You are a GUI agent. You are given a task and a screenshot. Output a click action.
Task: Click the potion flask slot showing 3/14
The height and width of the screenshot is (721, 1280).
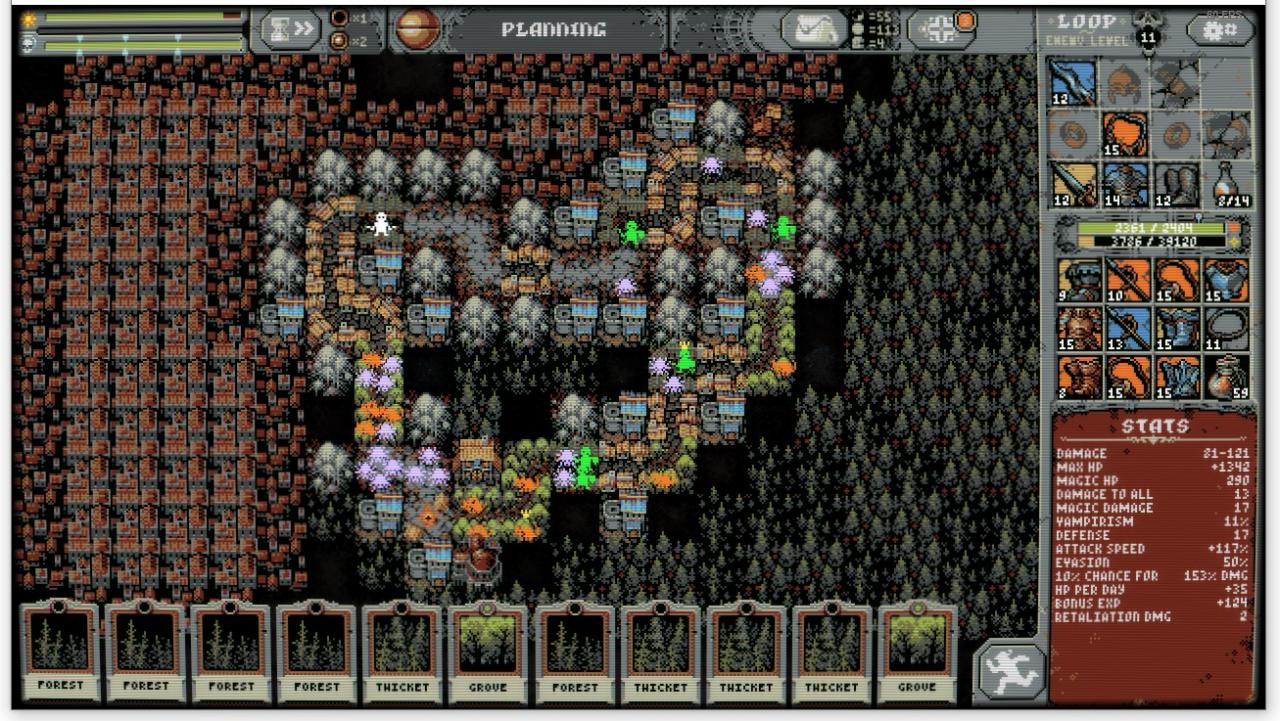[1229, 185]
